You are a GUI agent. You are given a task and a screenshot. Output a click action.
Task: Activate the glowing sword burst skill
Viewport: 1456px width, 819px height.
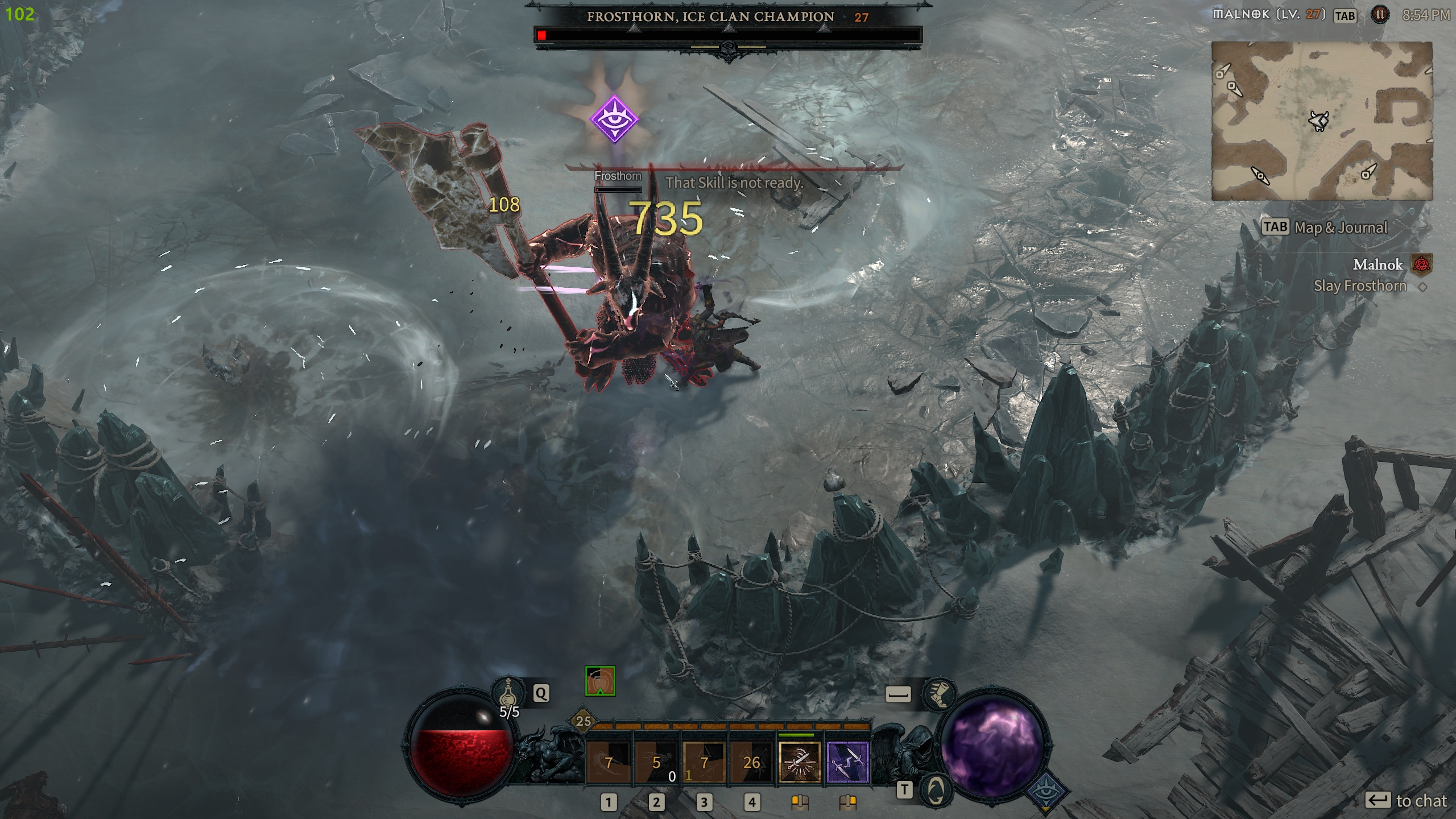800,762
